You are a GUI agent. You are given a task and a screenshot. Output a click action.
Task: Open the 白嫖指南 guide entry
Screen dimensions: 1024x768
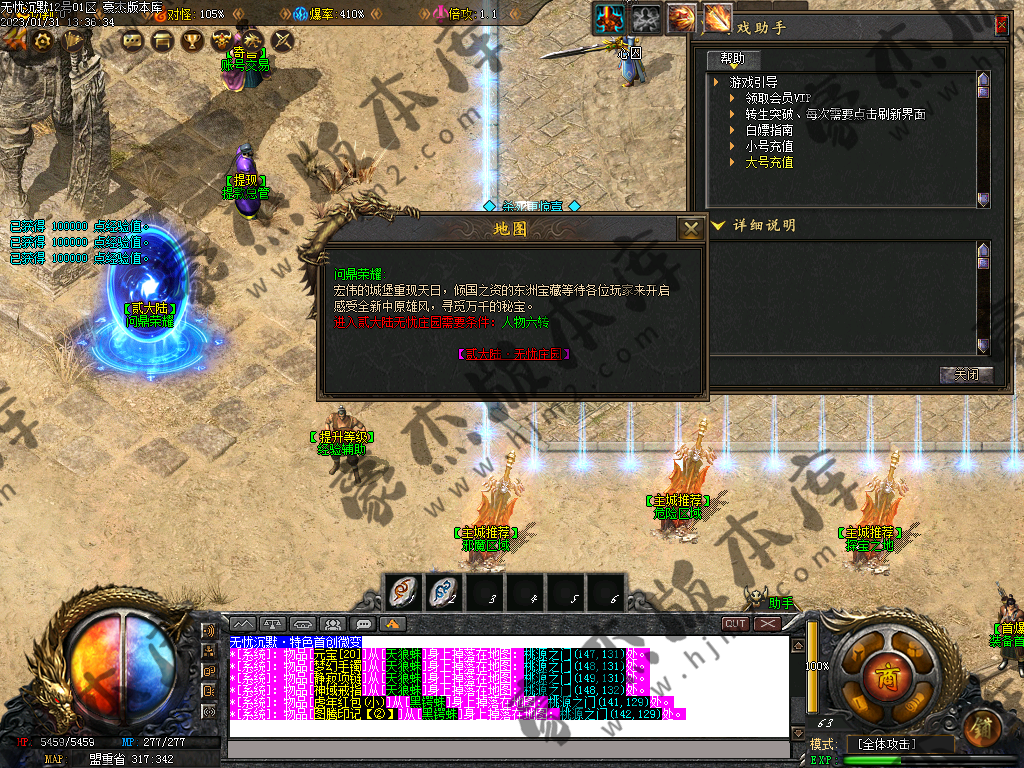click(769, 130)
